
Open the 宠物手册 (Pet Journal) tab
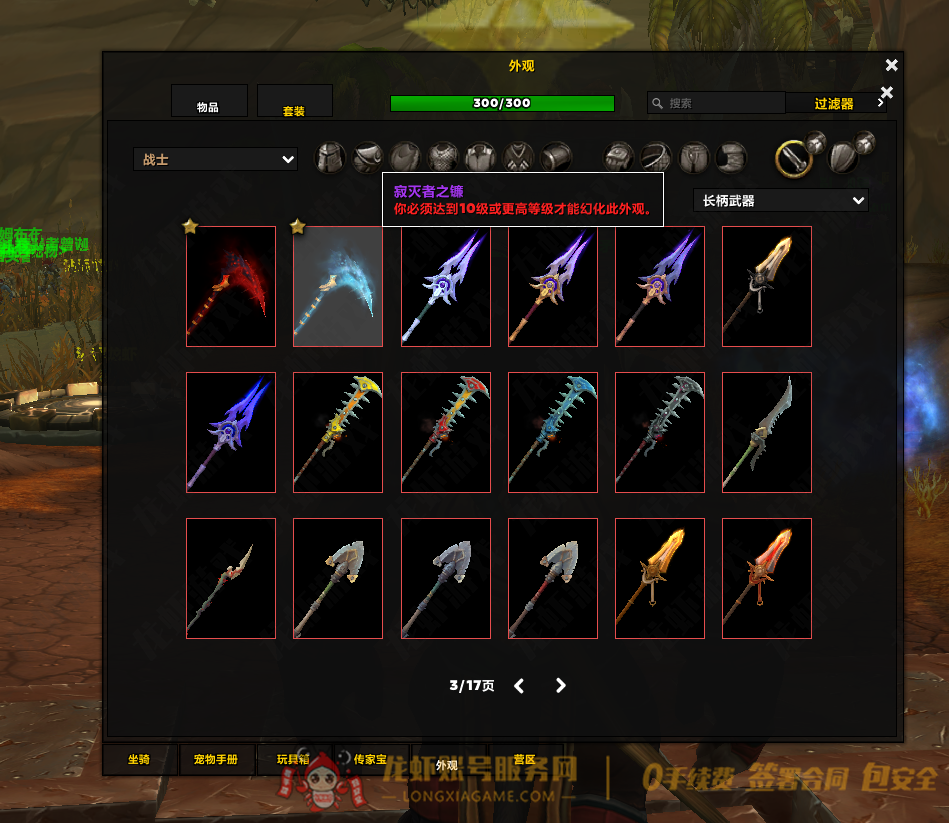216,760
